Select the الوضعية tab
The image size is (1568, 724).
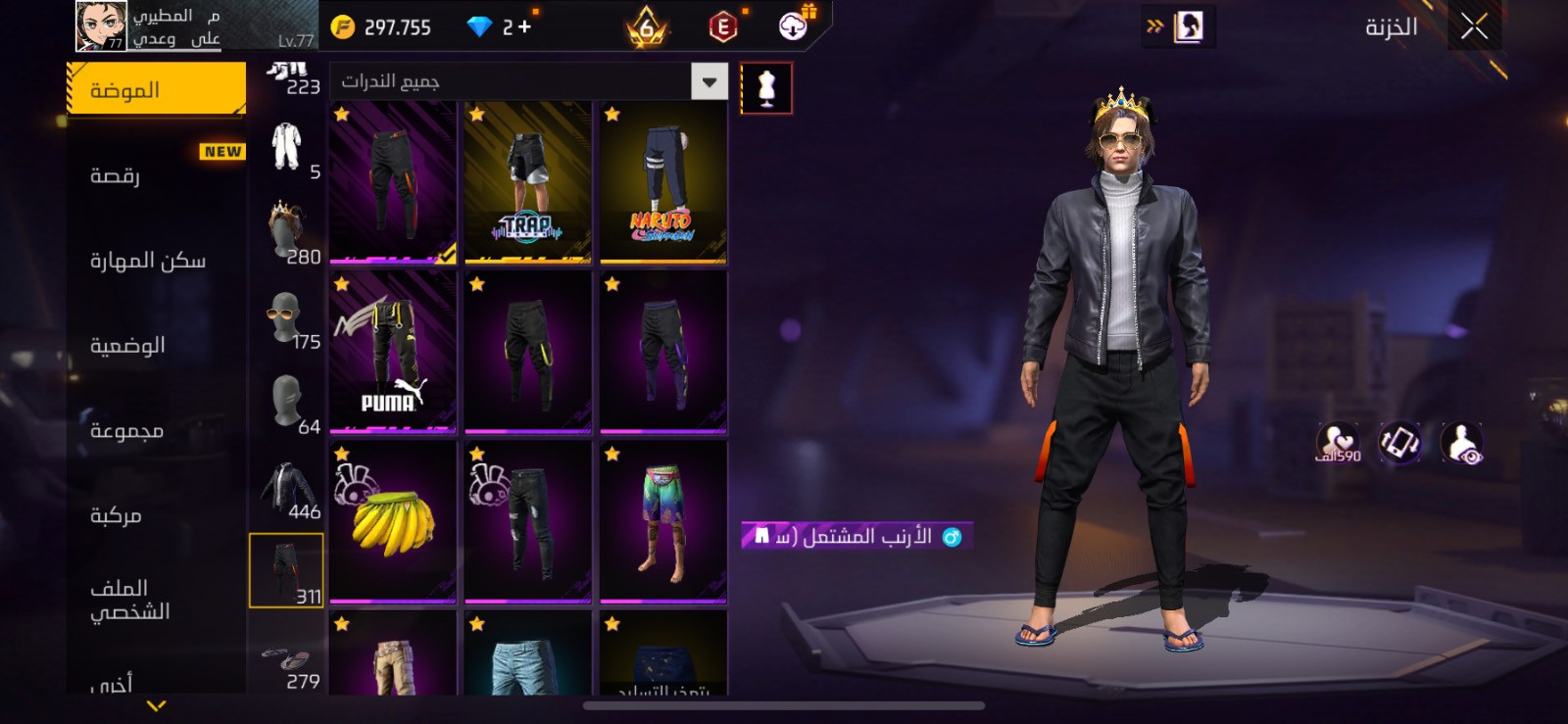[157, 345]
